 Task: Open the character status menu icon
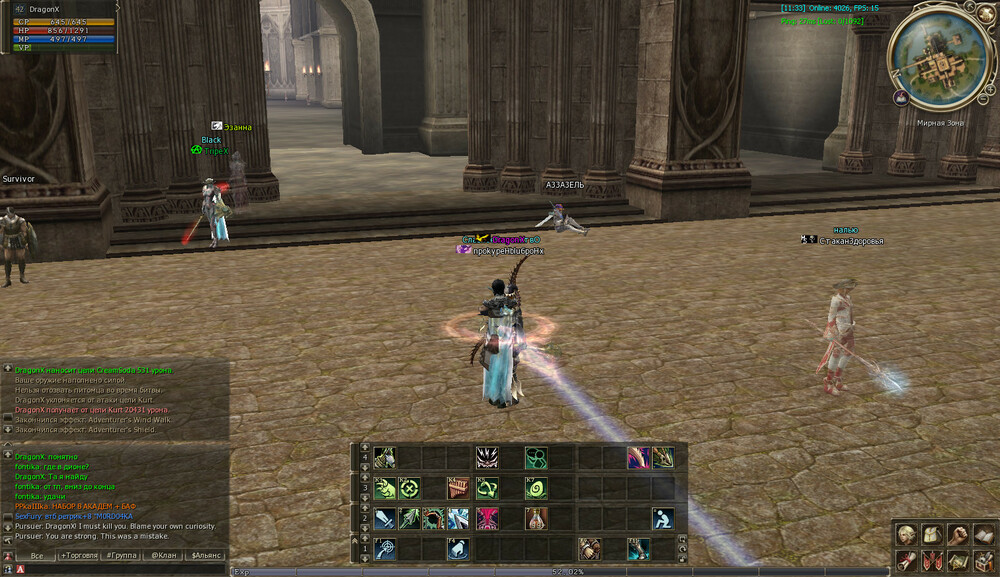[905, 535]
